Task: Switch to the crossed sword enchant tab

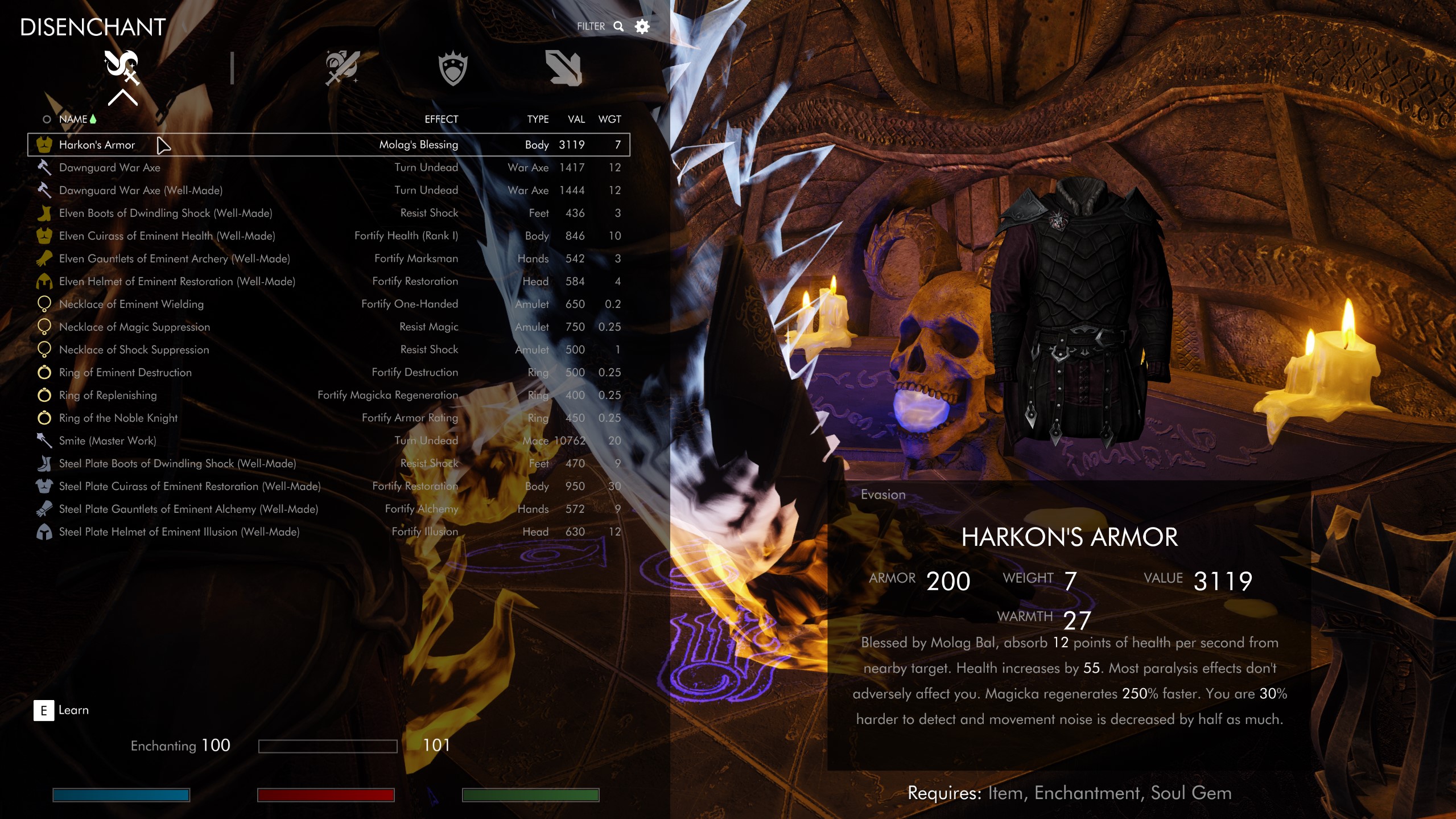Action: (342, 68)
